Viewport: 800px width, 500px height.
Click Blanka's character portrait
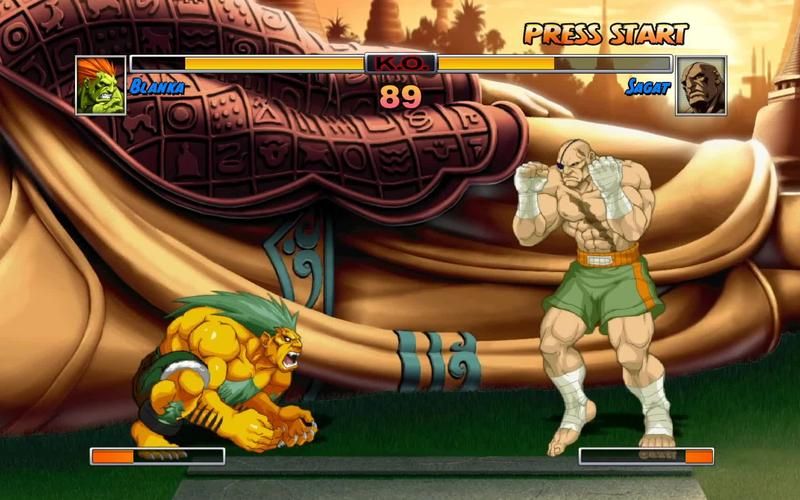pos(101,85)
